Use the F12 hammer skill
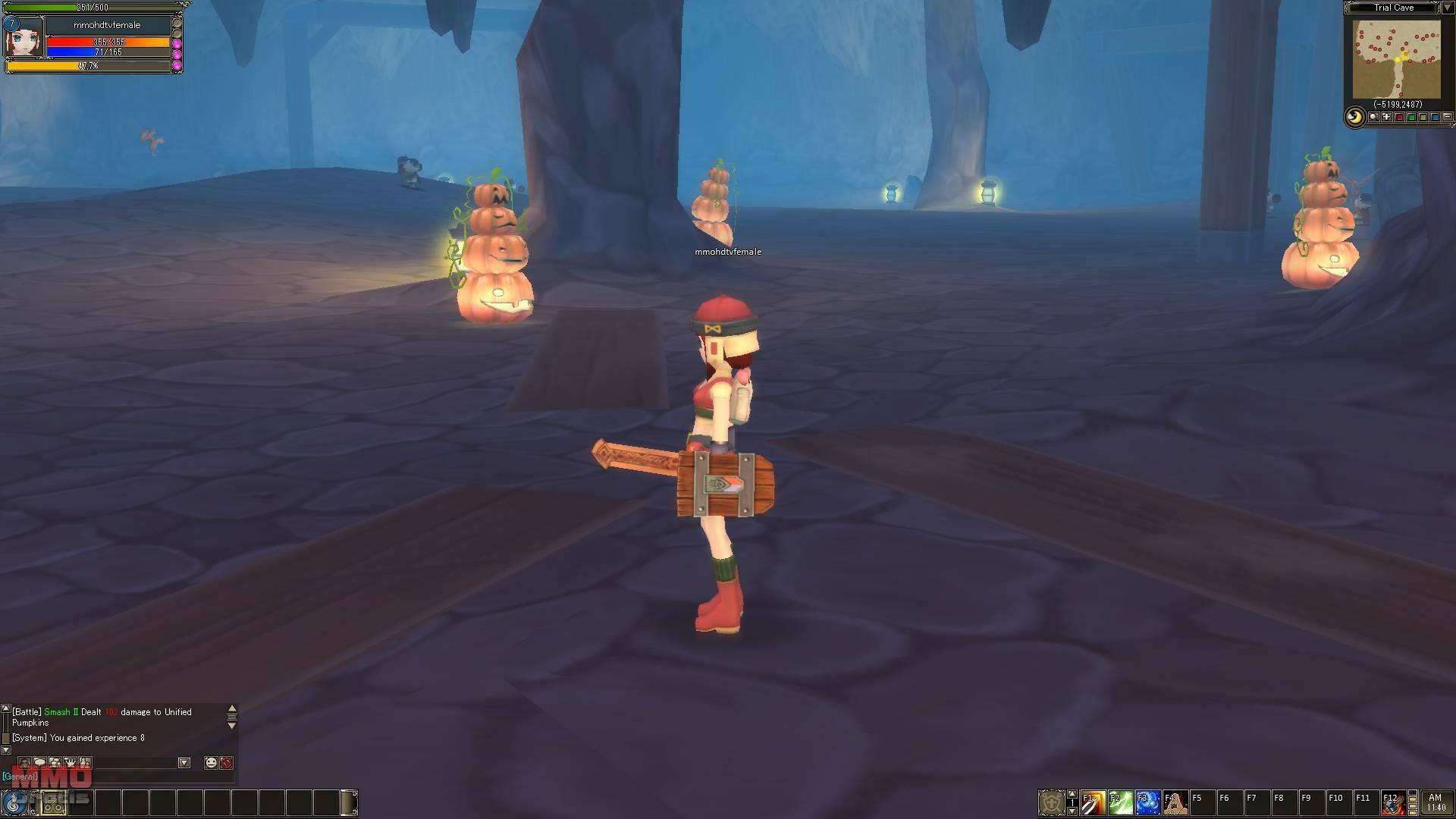 click(x=1392, y=802)
